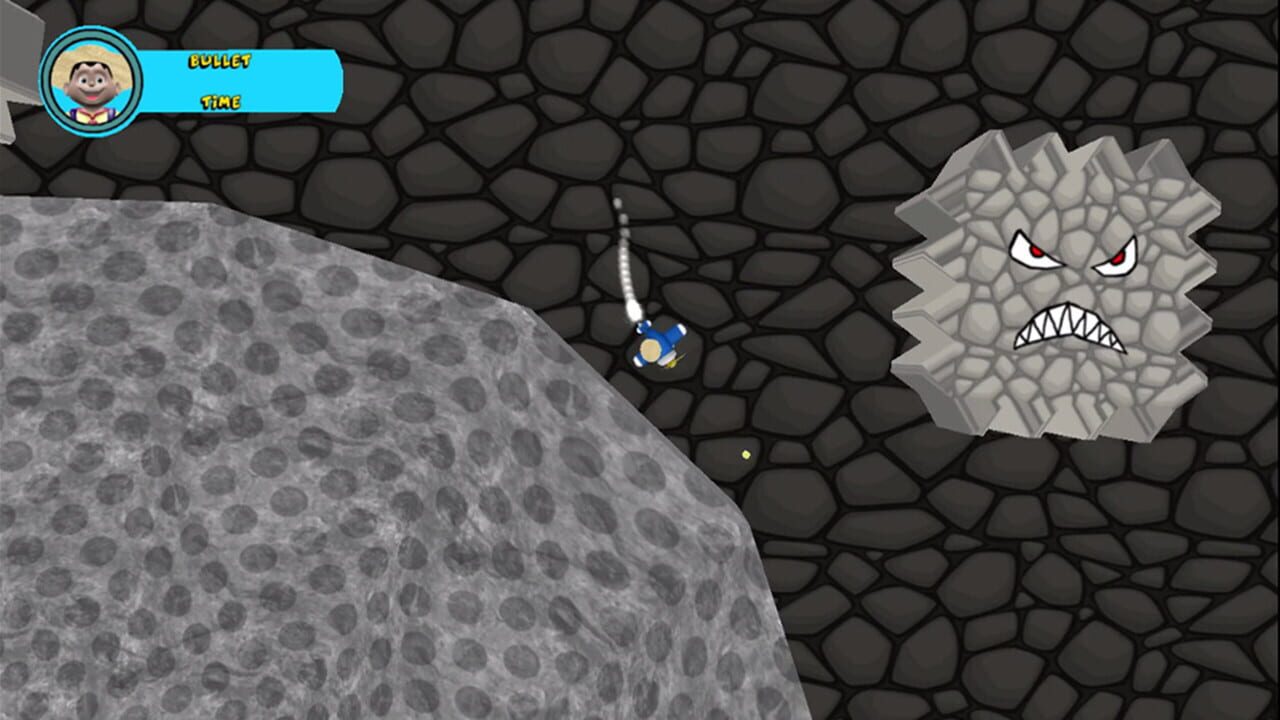Click a spike on the boss's top edge
This screenshot has width=1280, height=720.
(1047, 150)
